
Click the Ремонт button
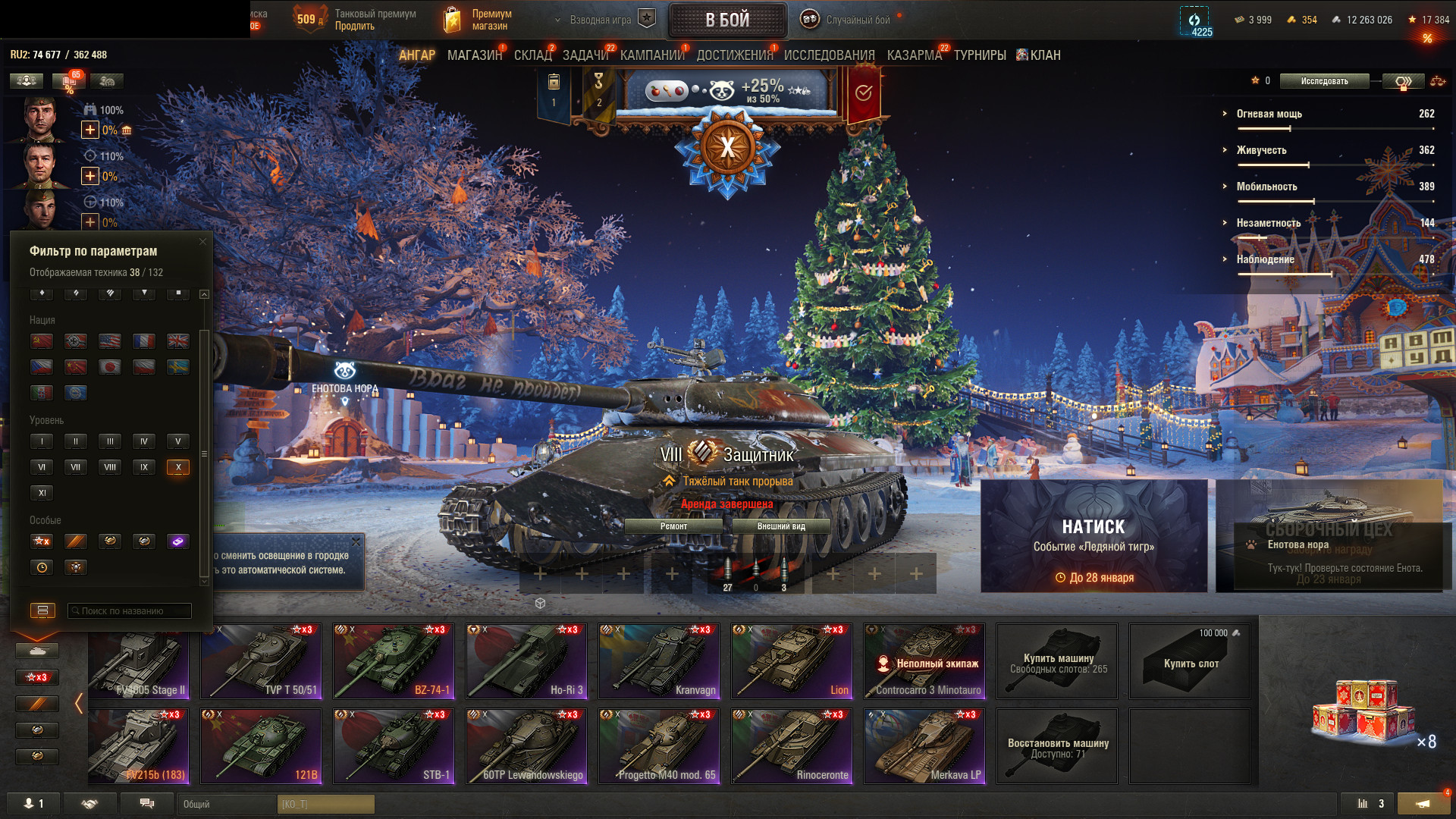pos(673,526)
